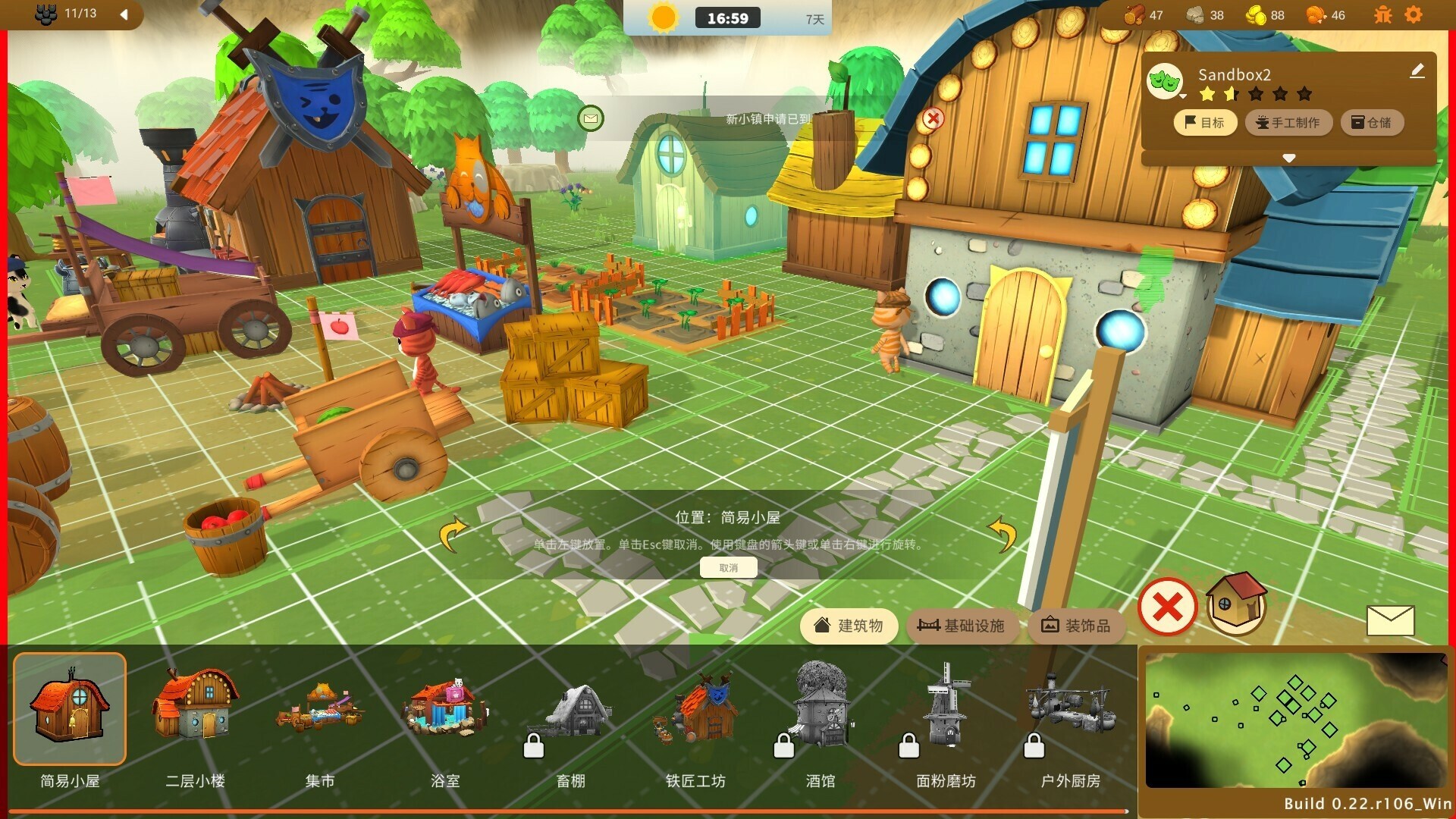Open the envelope mail button

coord(1390,620)
